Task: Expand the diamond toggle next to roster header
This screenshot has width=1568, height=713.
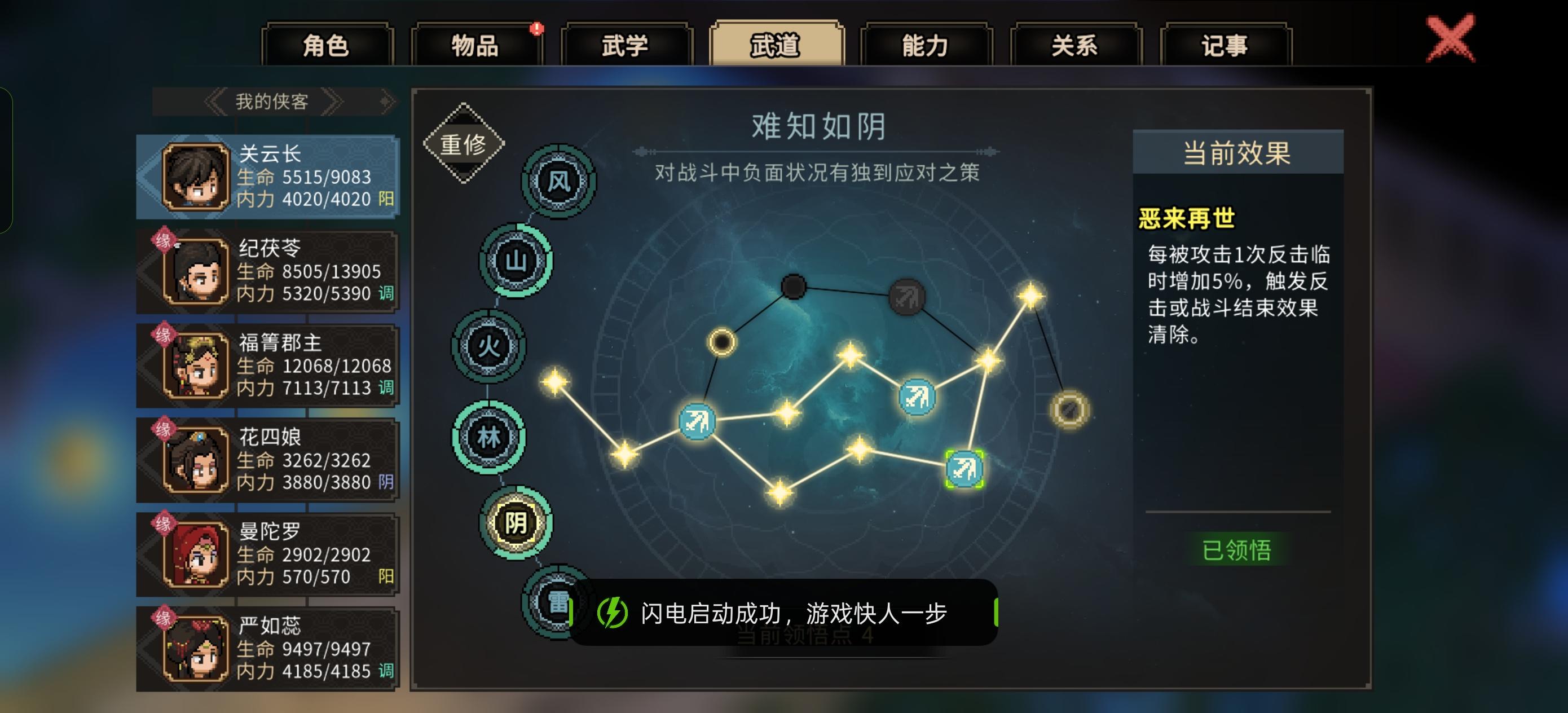Action: (384, 102)
